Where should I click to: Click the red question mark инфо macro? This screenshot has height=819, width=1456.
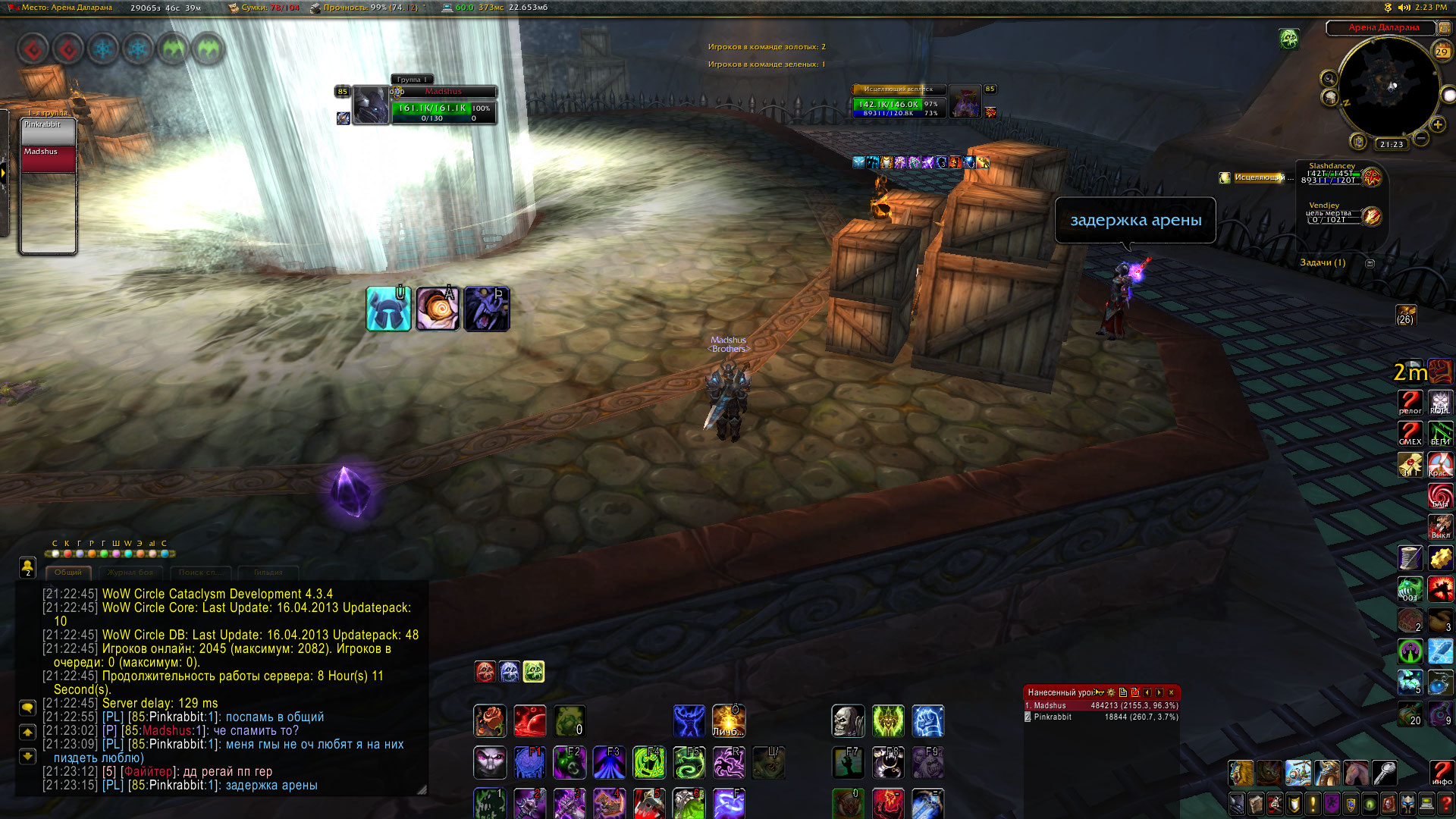(x=1442, y=772)
